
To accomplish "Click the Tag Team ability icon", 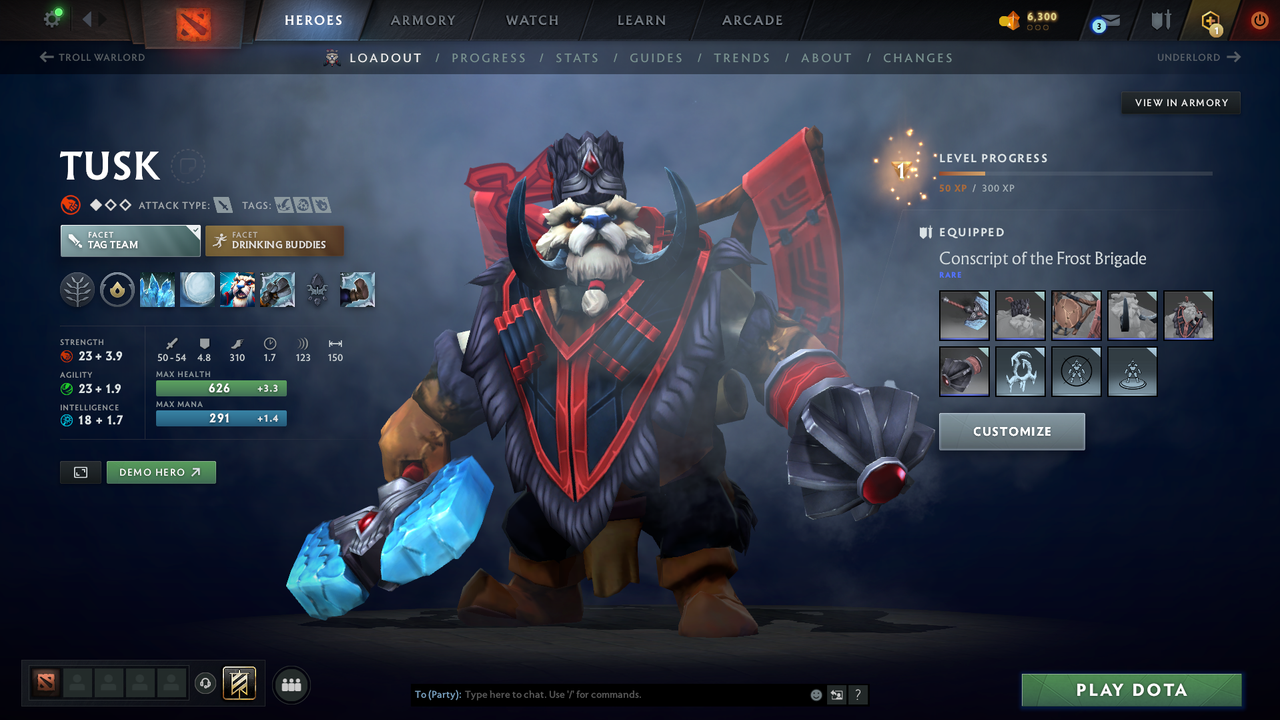I will pos(237,290).
